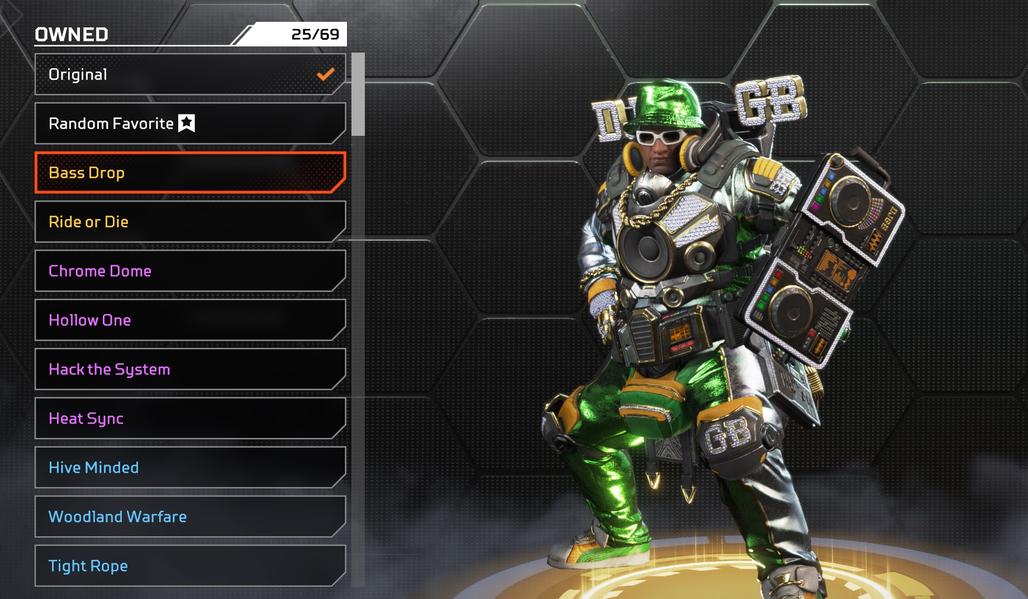Select the Original skin entry

click(190, 74)
